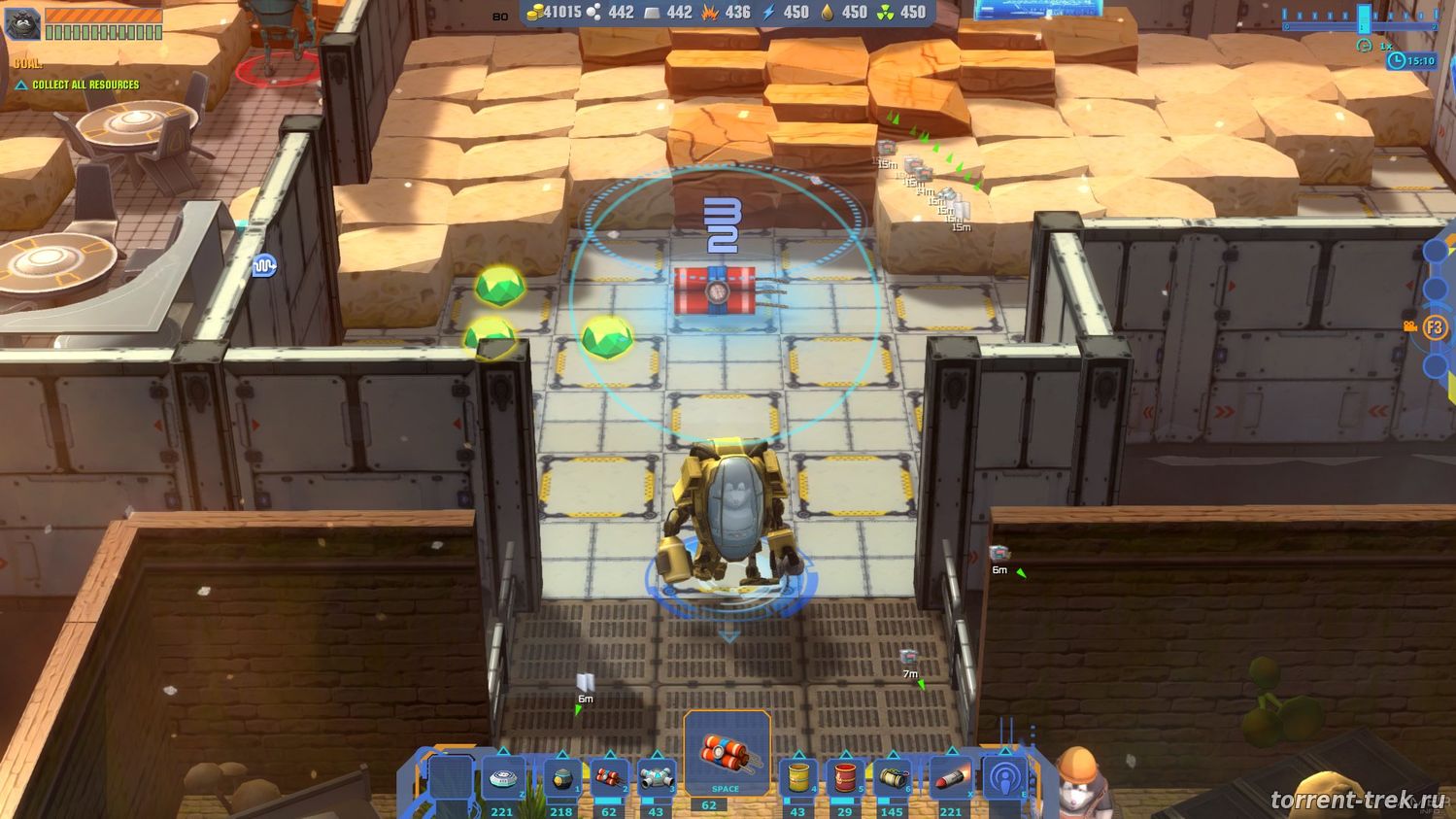Select the large dynamite bundle slot labeled SPACE
1456x819 pixels.
727,754
